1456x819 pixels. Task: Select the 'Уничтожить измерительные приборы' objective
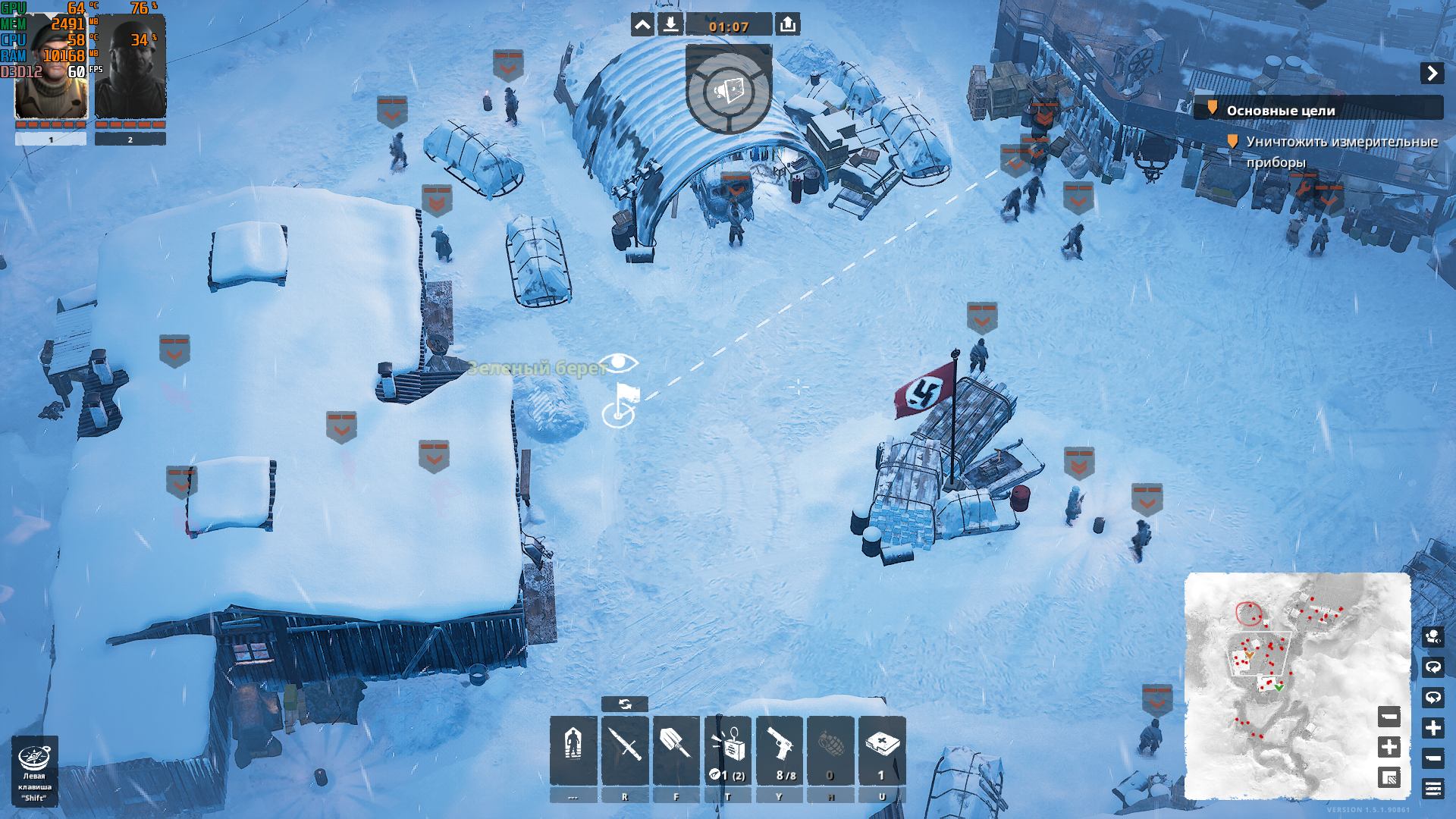pos(1341,151)
